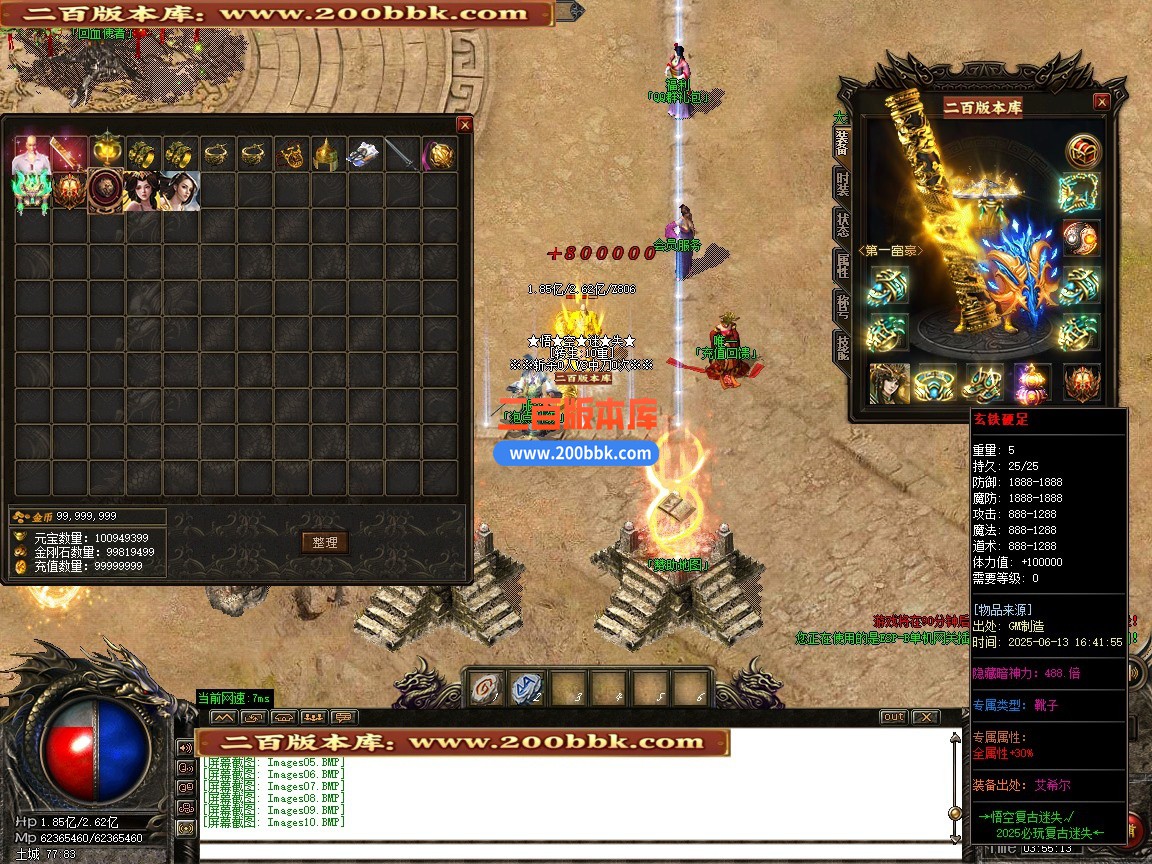The image size is (1152, 864).
Task: Open the red treasure chest icon
Action: tap(1081, 152)
